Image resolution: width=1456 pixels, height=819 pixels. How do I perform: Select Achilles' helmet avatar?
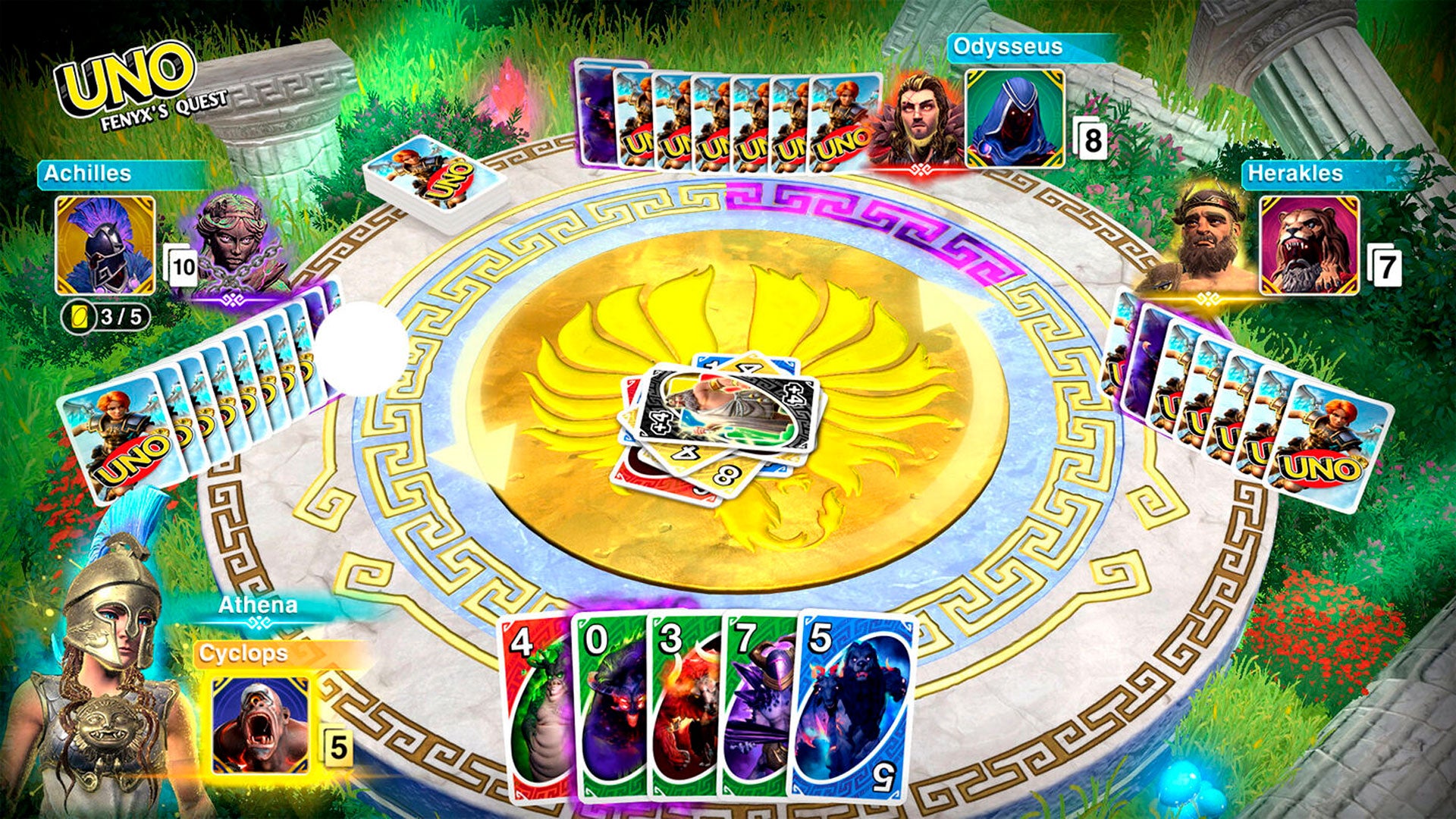click(x=105, y=245)
